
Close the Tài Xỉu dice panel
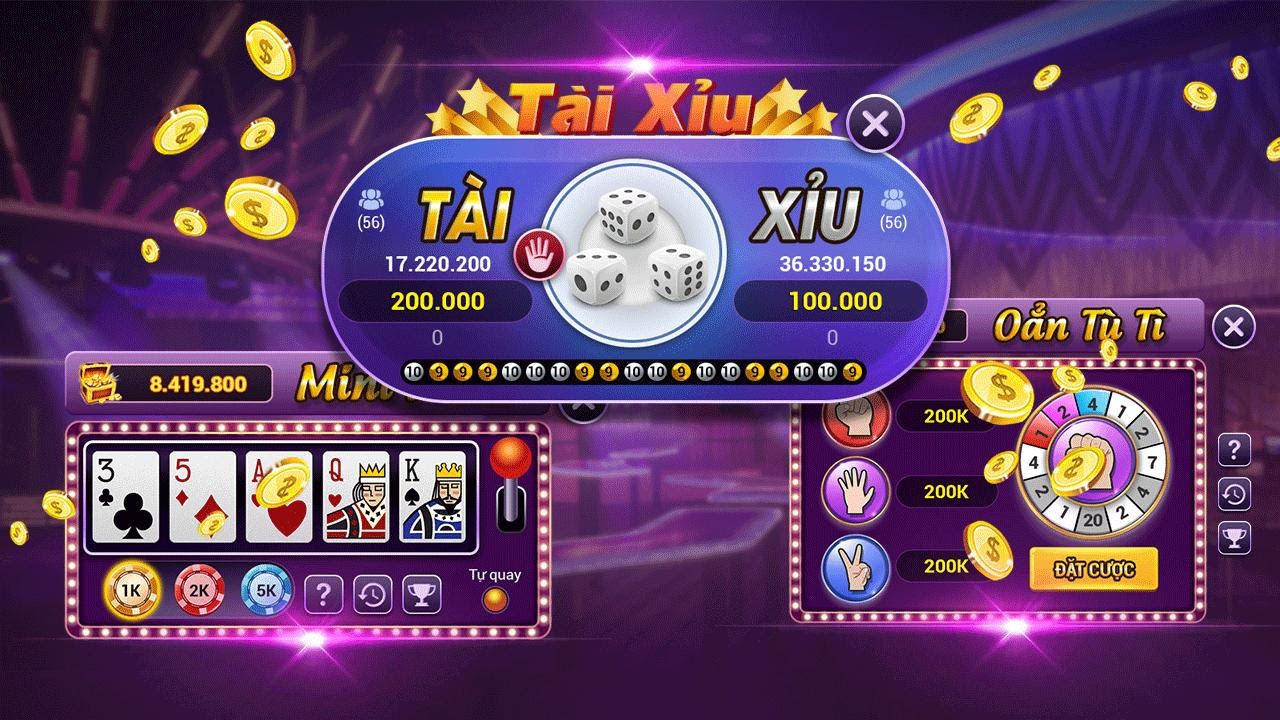coord(875,124)
